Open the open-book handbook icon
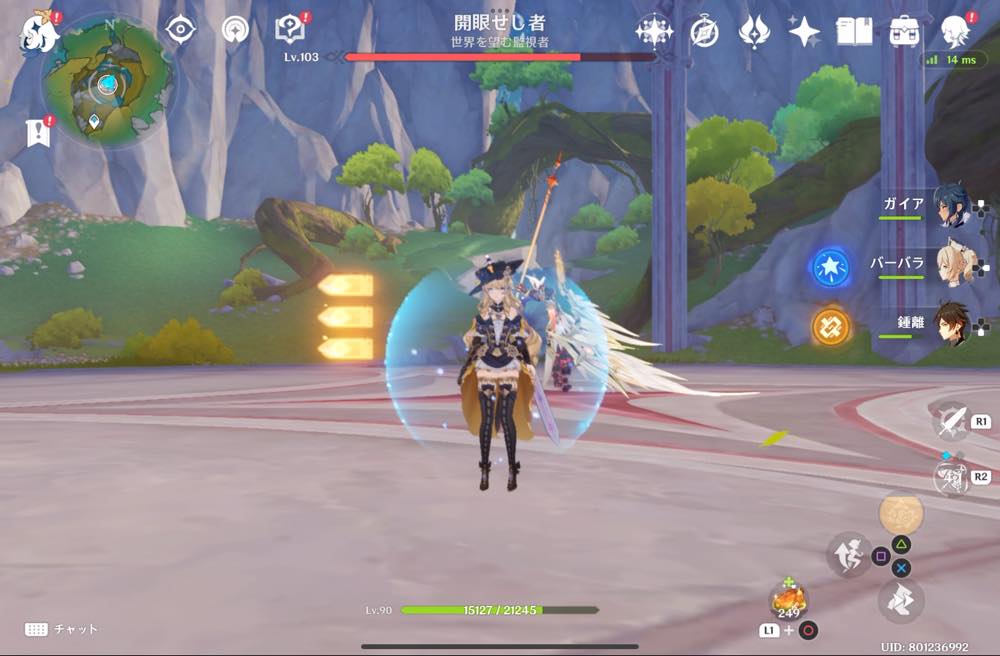Screen dimensions: 1000x656 pyautogui.click(x=854, y=32)
